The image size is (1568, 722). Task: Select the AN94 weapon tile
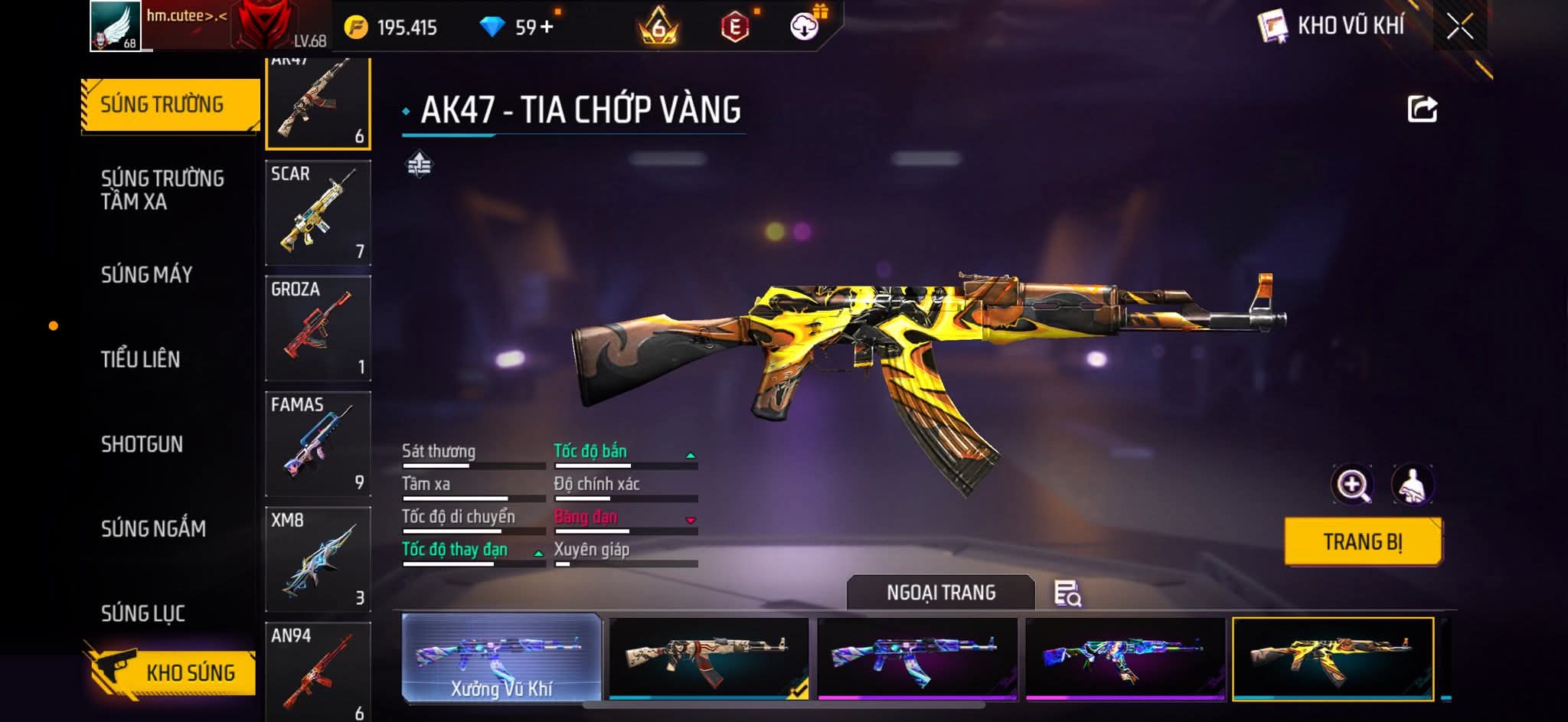pyautogui.click(x=318, y=671)
